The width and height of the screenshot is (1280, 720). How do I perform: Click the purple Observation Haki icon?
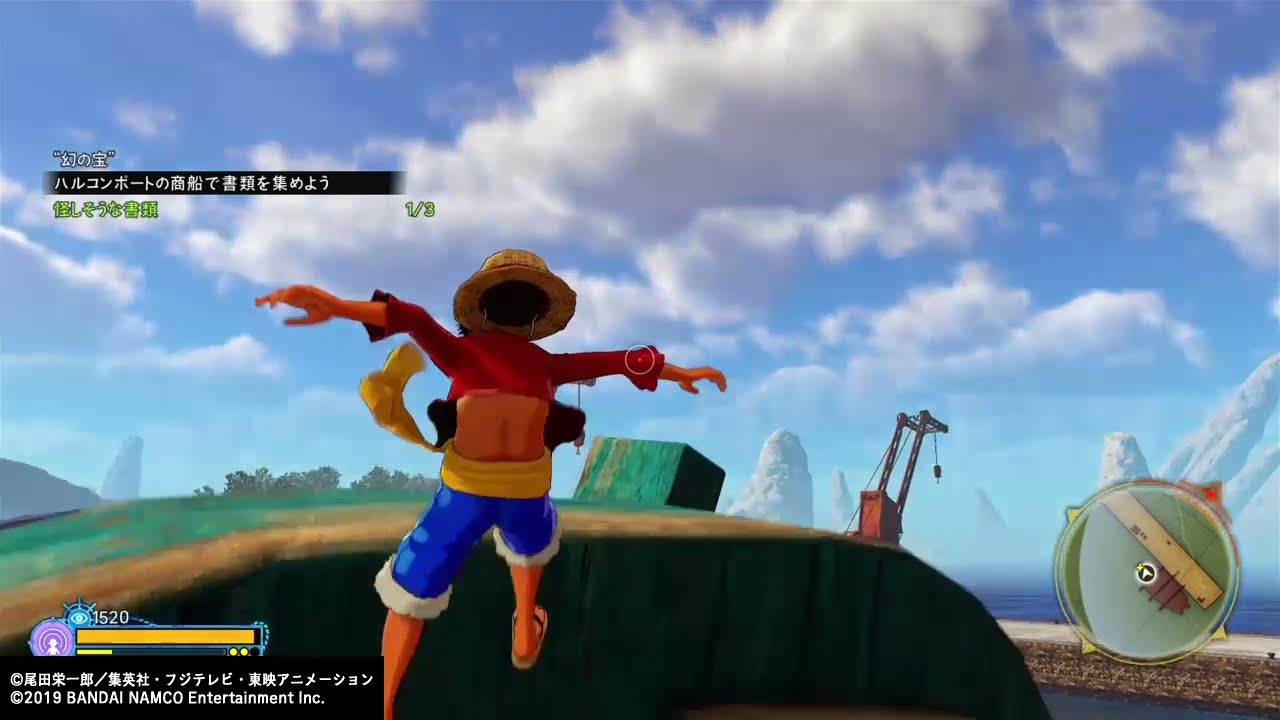[x=49, y=639]
